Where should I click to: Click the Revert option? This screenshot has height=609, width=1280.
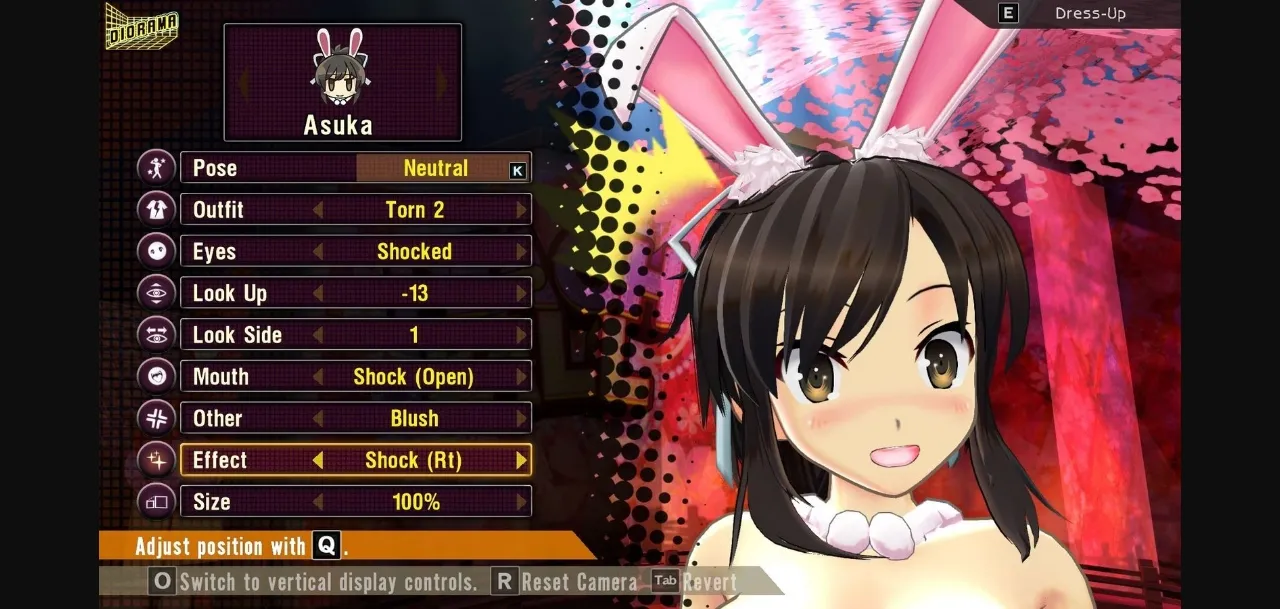click(696, 582)
